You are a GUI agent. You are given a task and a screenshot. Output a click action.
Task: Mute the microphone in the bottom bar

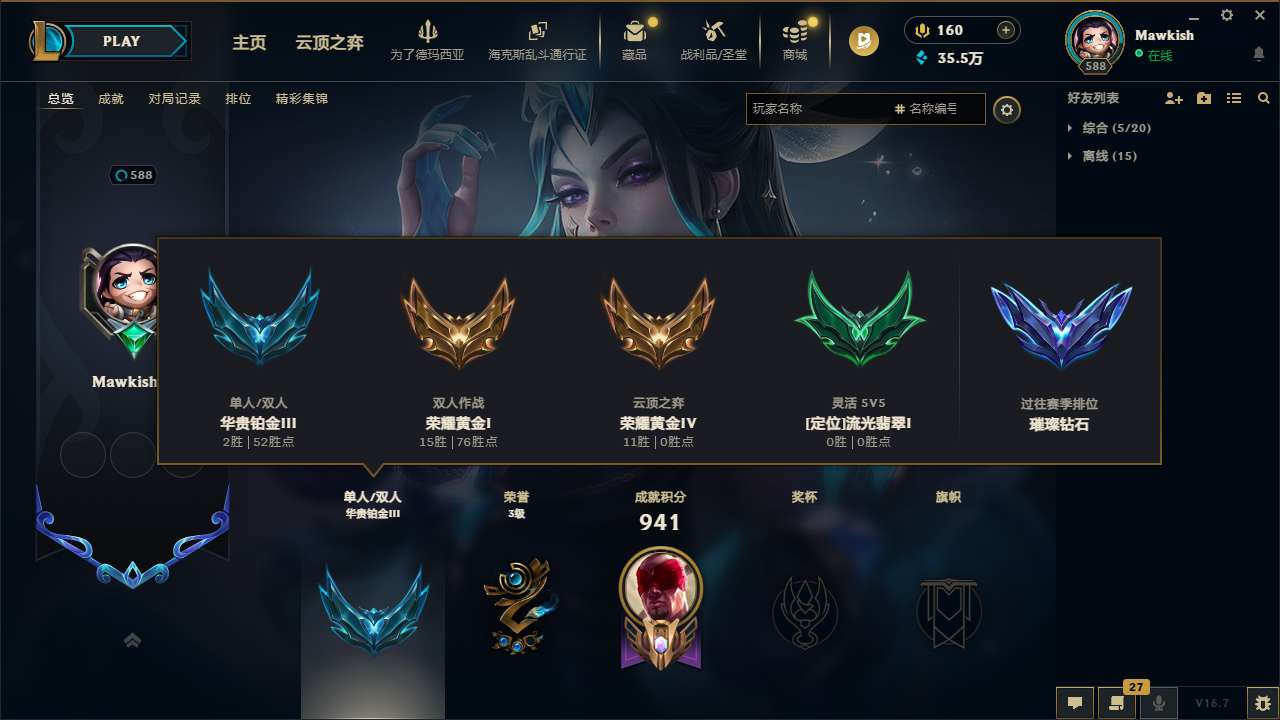1159,703
